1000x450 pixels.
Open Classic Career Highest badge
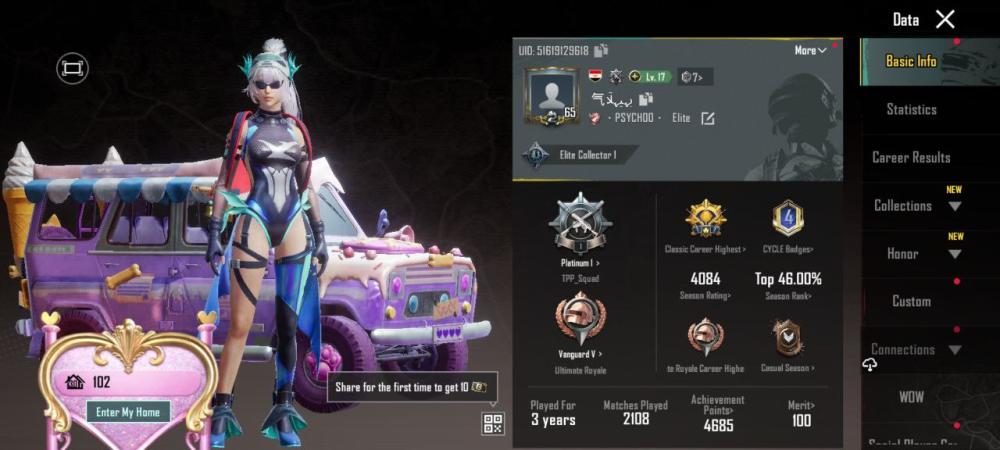coord(705,218)
